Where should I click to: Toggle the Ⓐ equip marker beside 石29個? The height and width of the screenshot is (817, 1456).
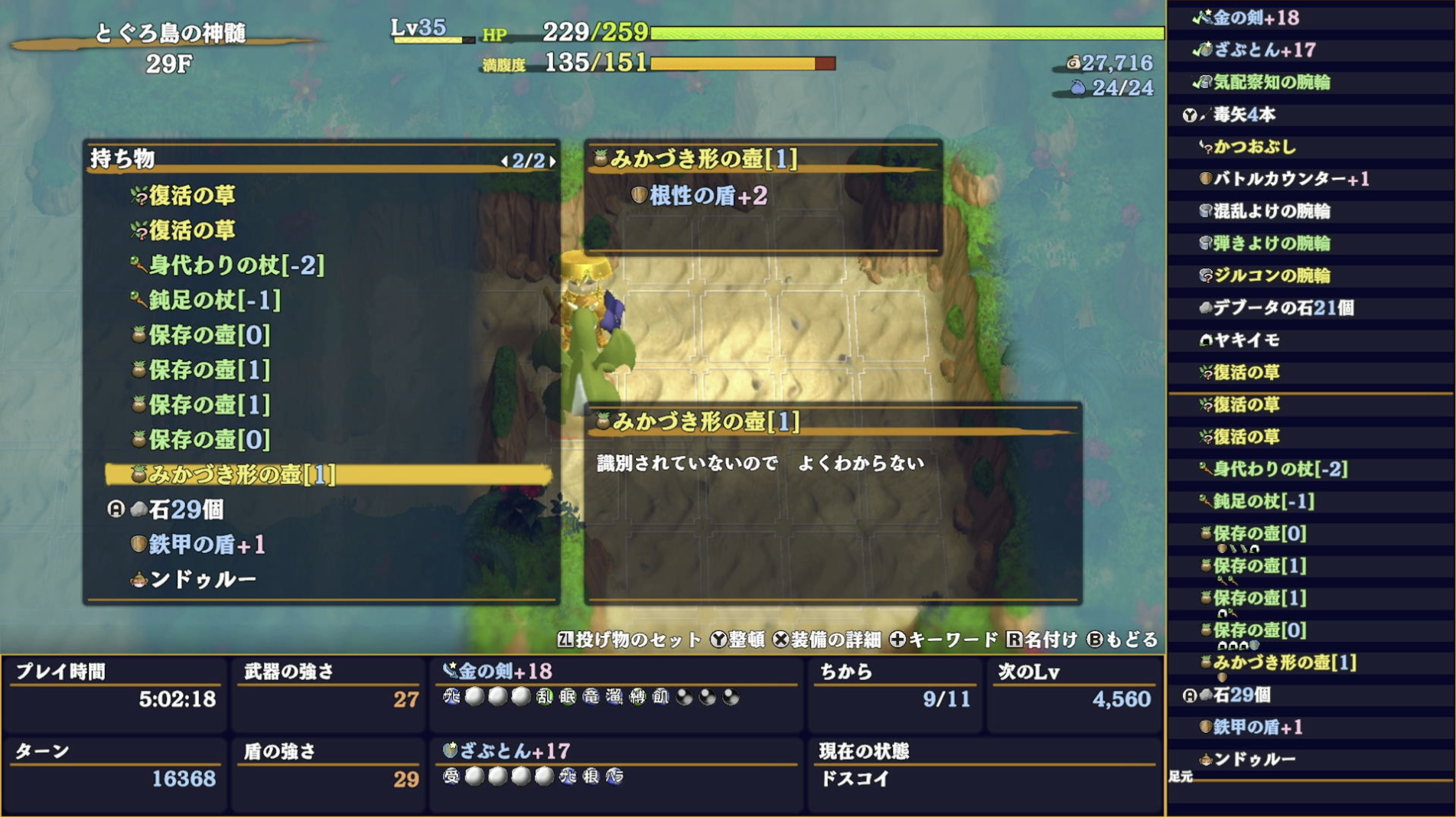(x=115, y=508)
